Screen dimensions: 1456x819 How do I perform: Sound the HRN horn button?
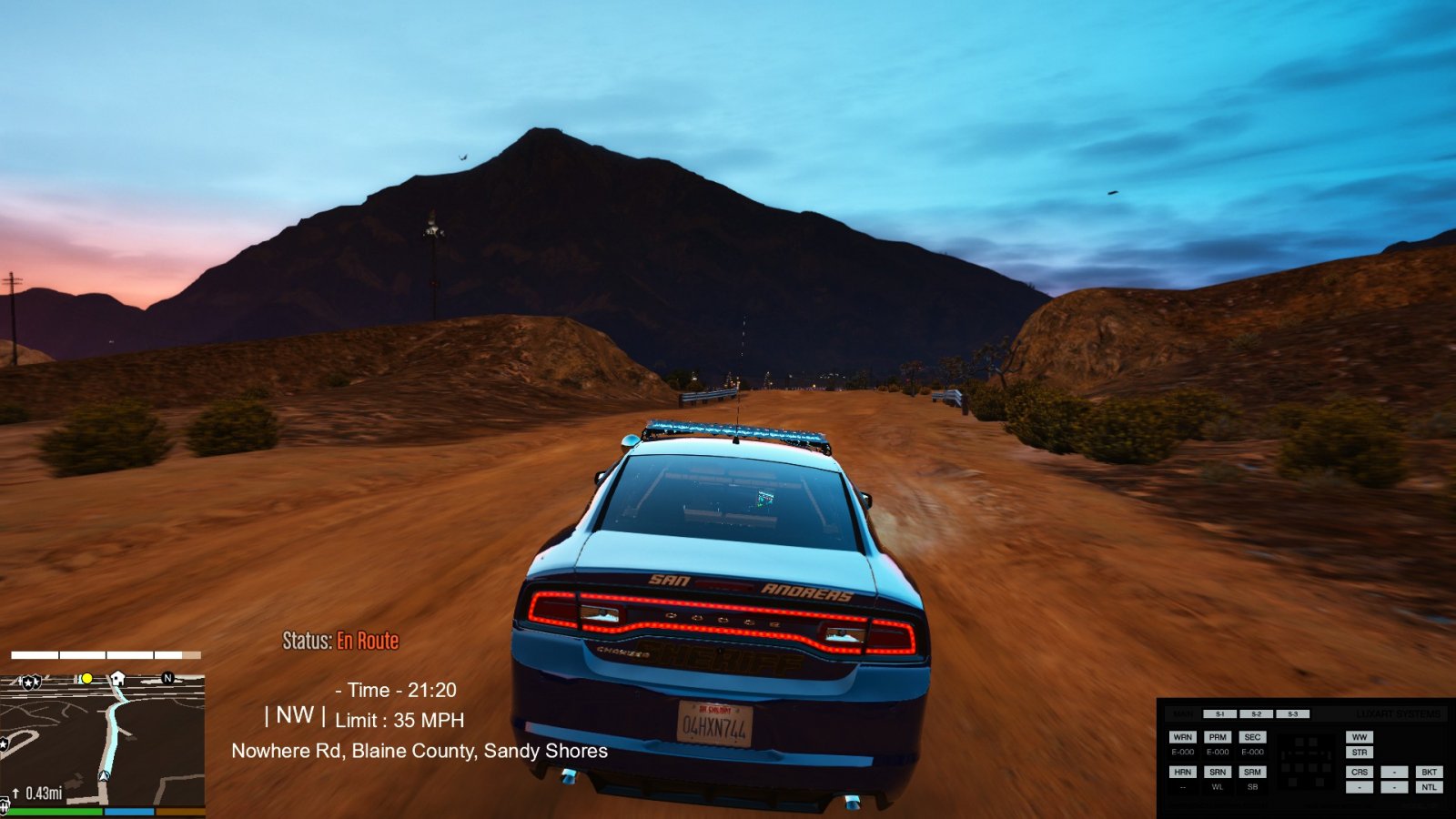click(x=1182, y=772)
